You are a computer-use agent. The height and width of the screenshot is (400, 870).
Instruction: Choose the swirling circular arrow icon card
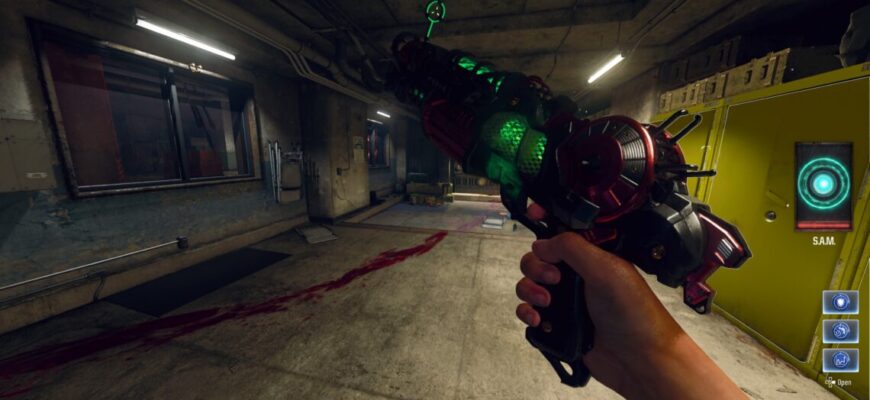841,331
